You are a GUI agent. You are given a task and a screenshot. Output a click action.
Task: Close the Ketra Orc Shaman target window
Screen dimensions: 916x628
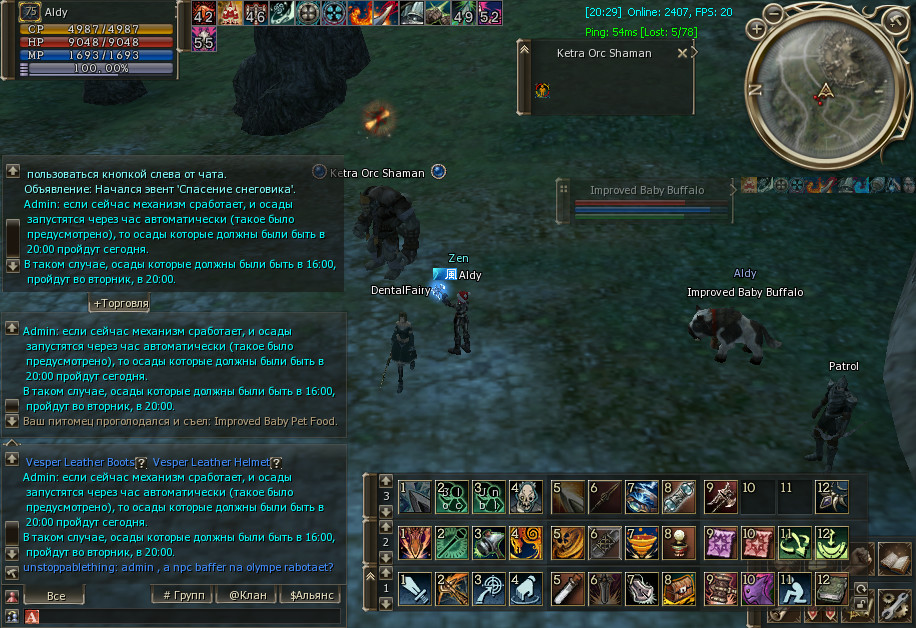pos(682,54)
